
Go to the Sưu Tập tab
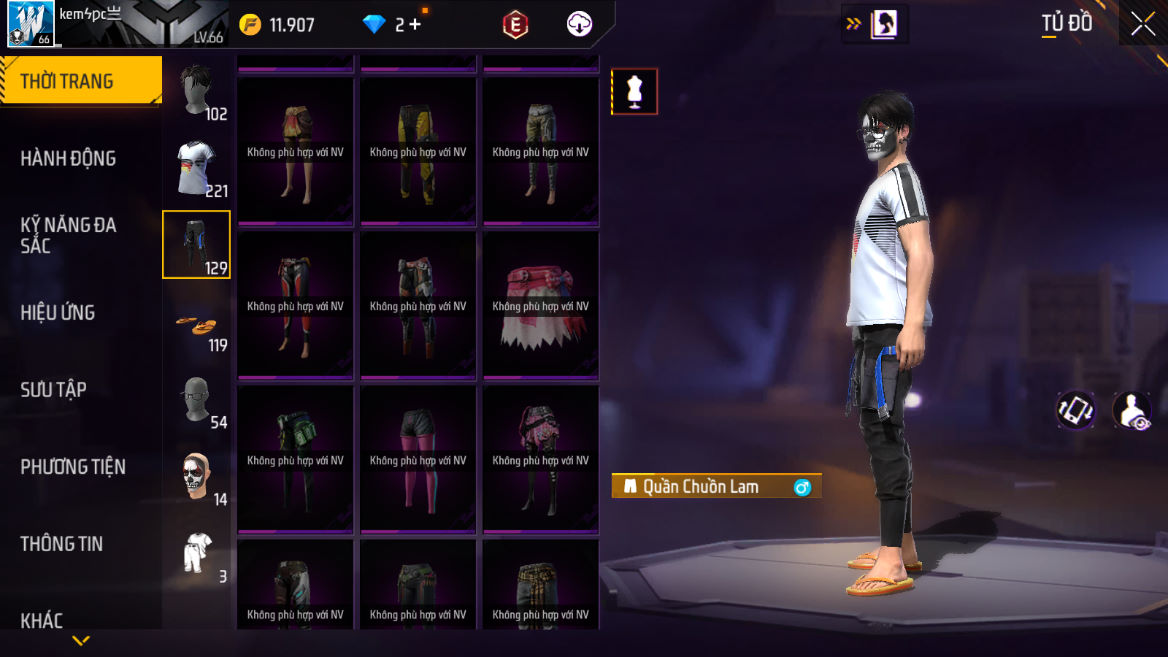click(54, 389)
